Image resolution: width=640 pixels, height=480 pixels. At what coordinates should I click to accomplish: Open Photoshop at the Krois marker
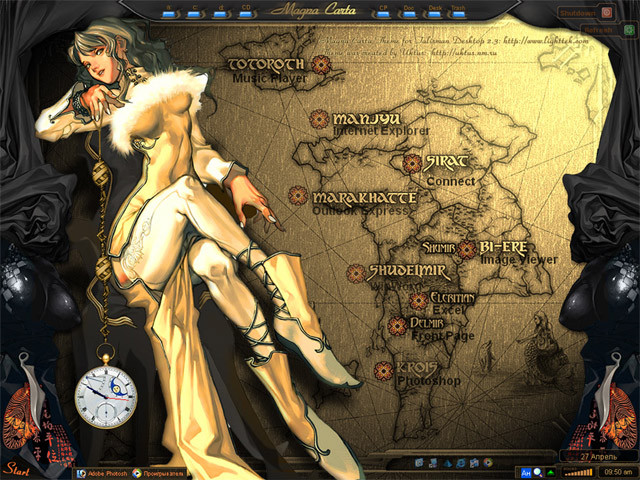coord(382,371)
